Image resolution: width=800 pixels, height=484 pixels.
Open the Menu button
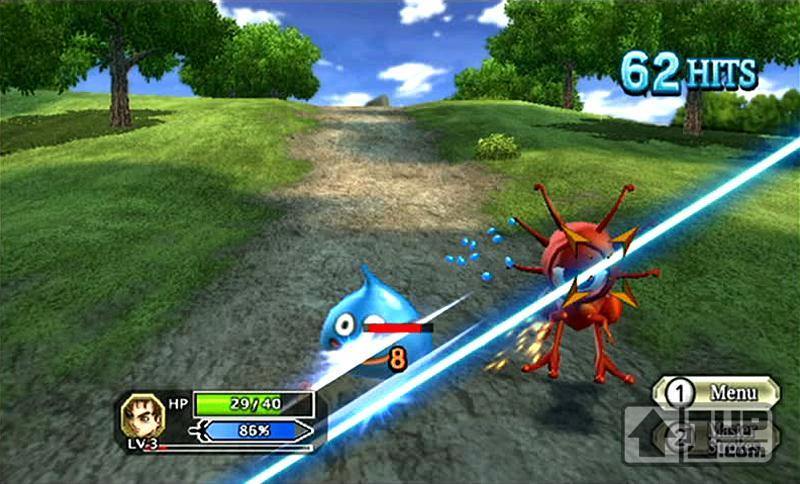click(x=717, y=391)
